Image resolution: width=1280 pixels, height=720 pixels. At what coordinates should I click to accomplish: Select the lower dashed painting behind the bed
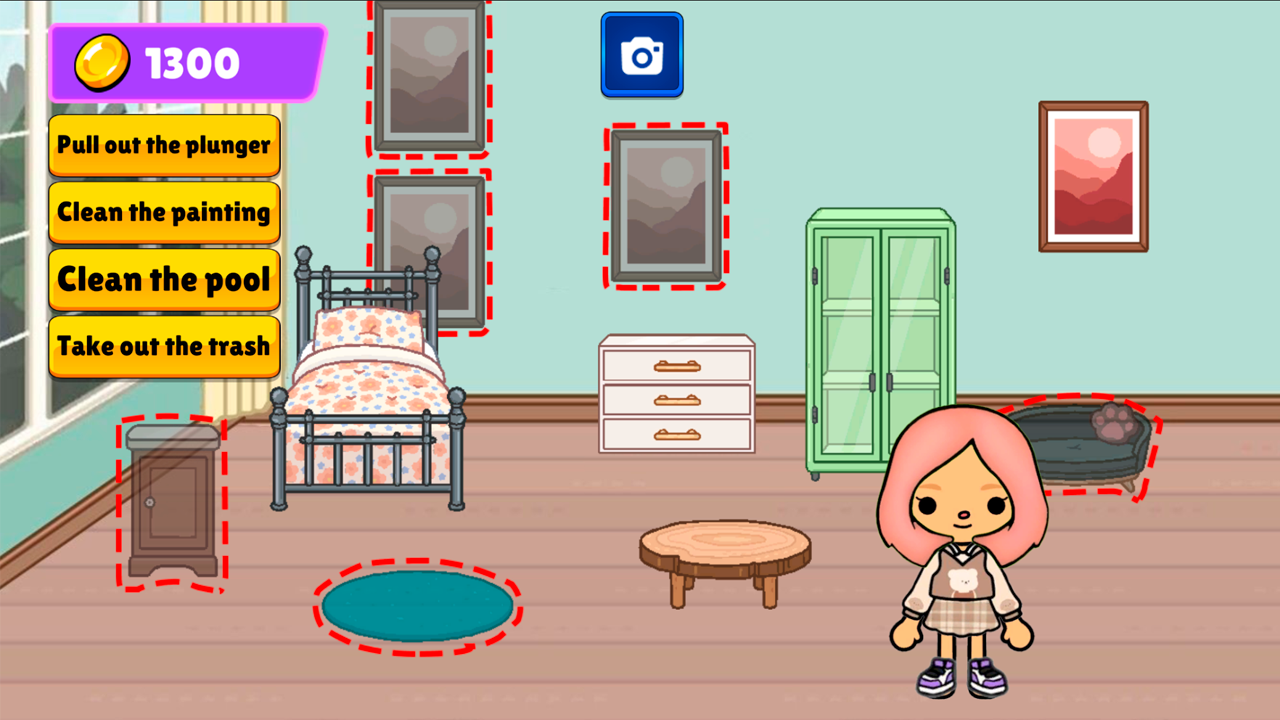point(430,252)
